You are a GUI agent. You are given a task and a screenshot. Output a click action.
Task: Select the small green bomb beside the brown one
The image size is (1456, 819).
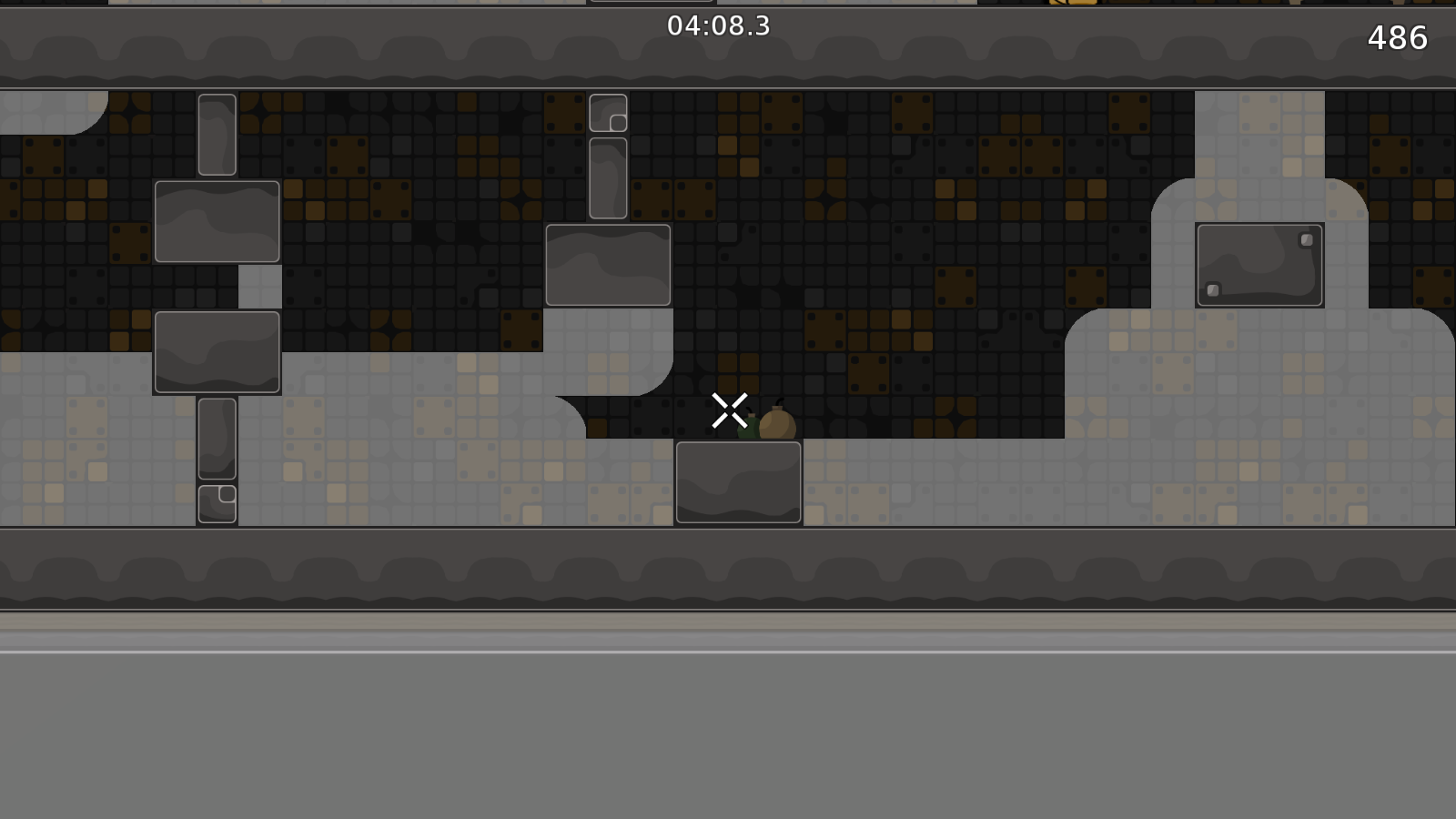(752, 430)
